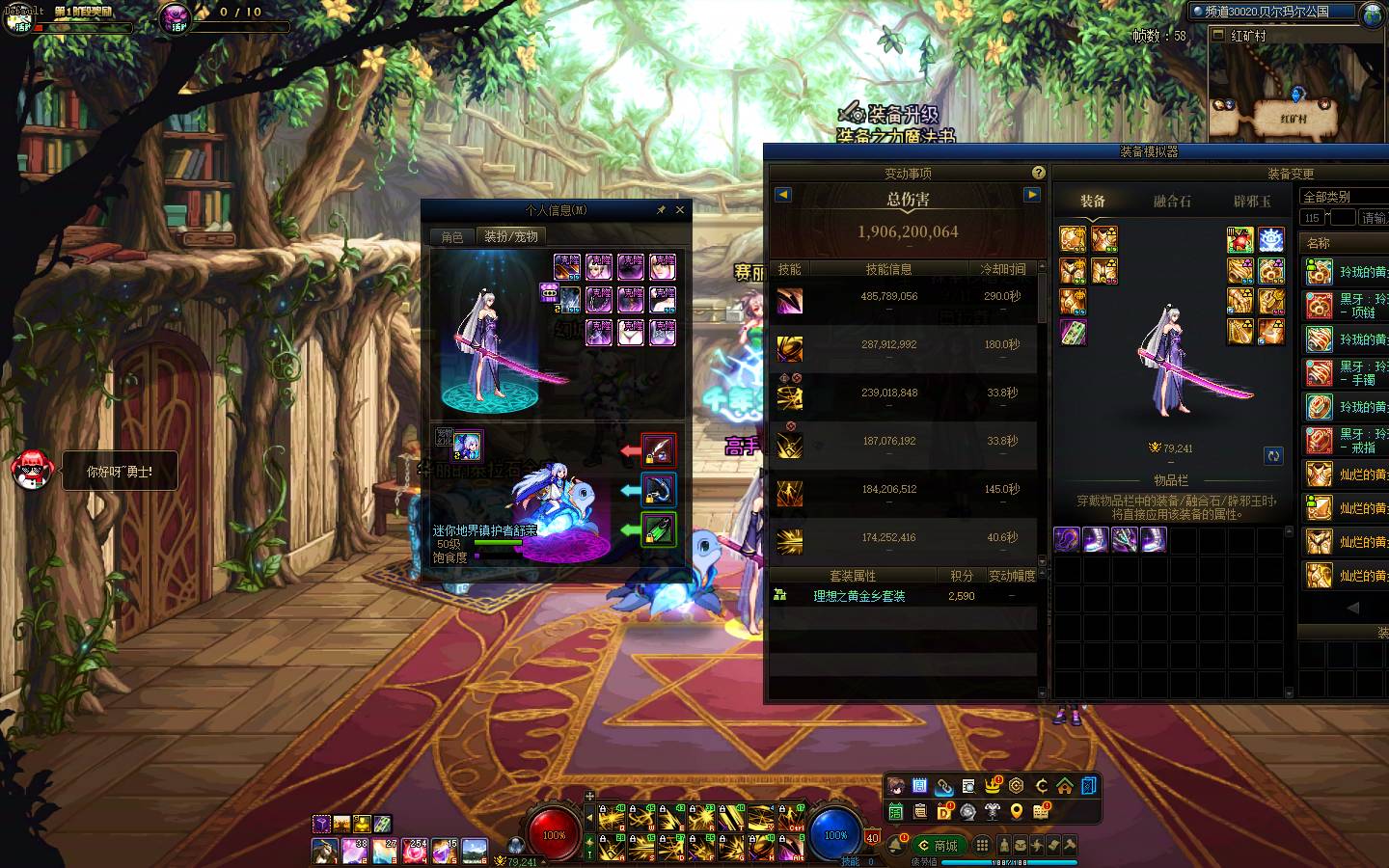Switch to the 辟邪玉 tab
Viewport: 1389px width, 868px height.
(1252, 202)
